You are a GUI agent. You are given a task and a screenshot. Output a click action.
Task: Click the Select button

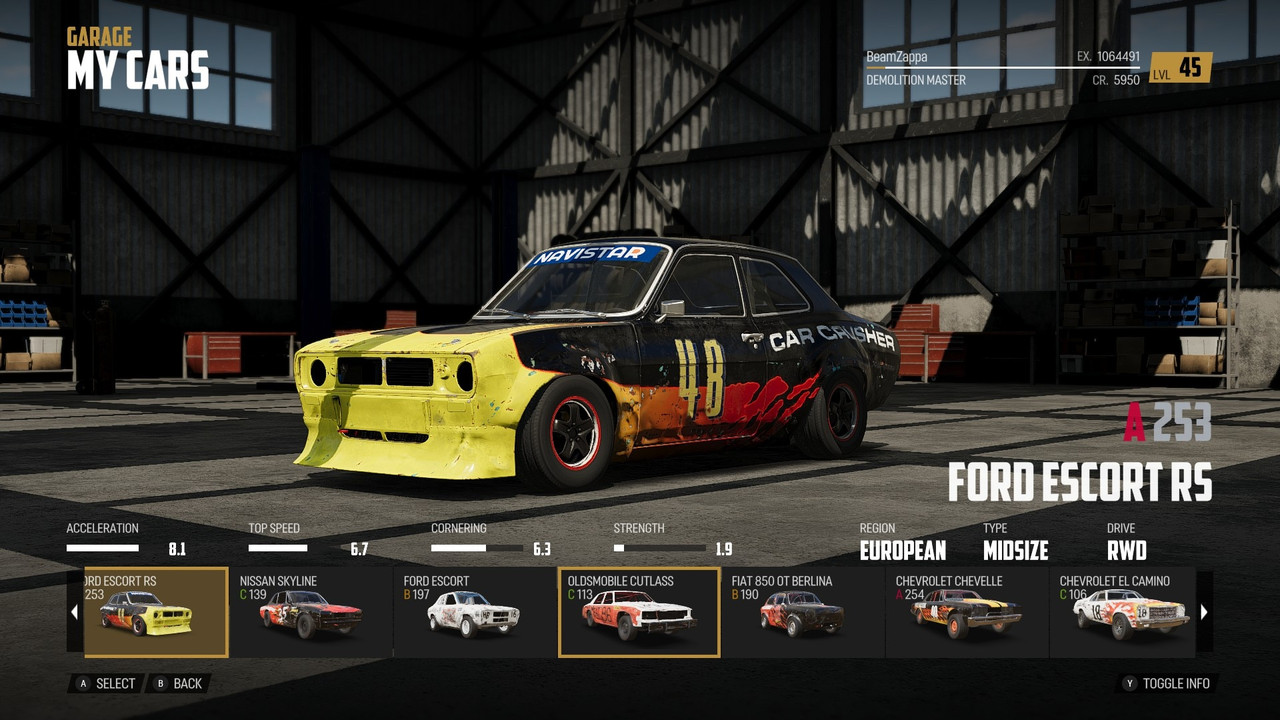pos(106,684)
